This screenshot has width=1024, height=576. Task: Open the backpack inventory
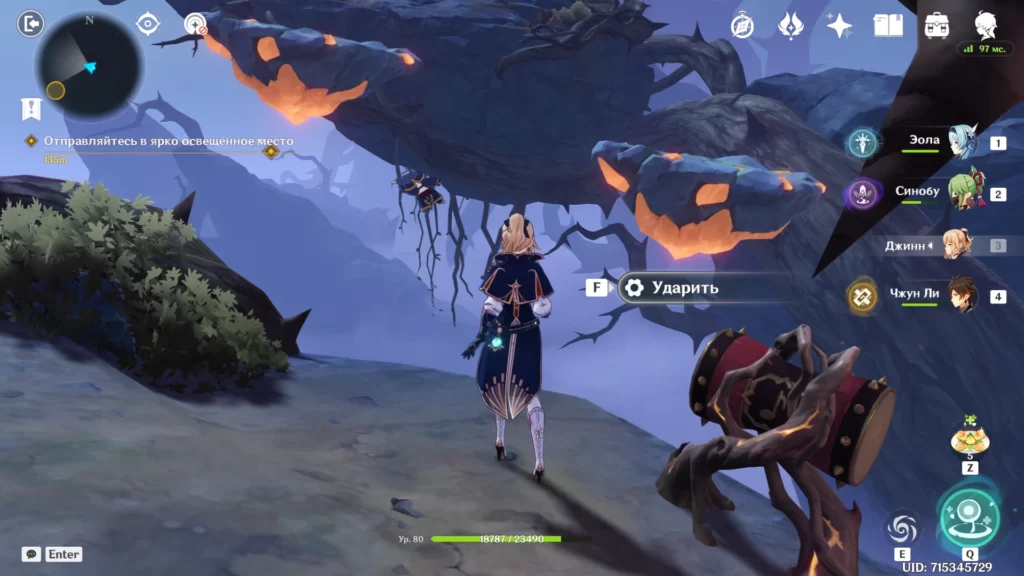coord(937,26)
